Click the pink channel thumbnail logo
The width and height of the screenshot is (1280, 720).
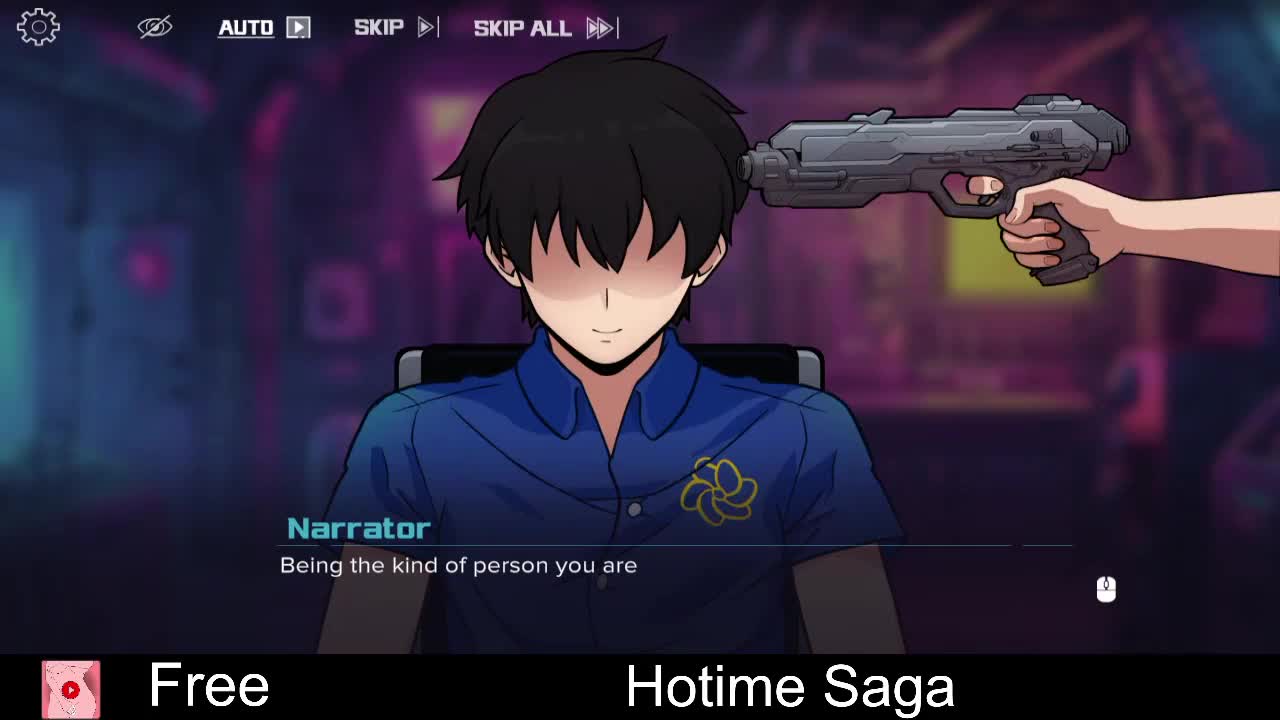pyautogui.click(x=70, y=689)
